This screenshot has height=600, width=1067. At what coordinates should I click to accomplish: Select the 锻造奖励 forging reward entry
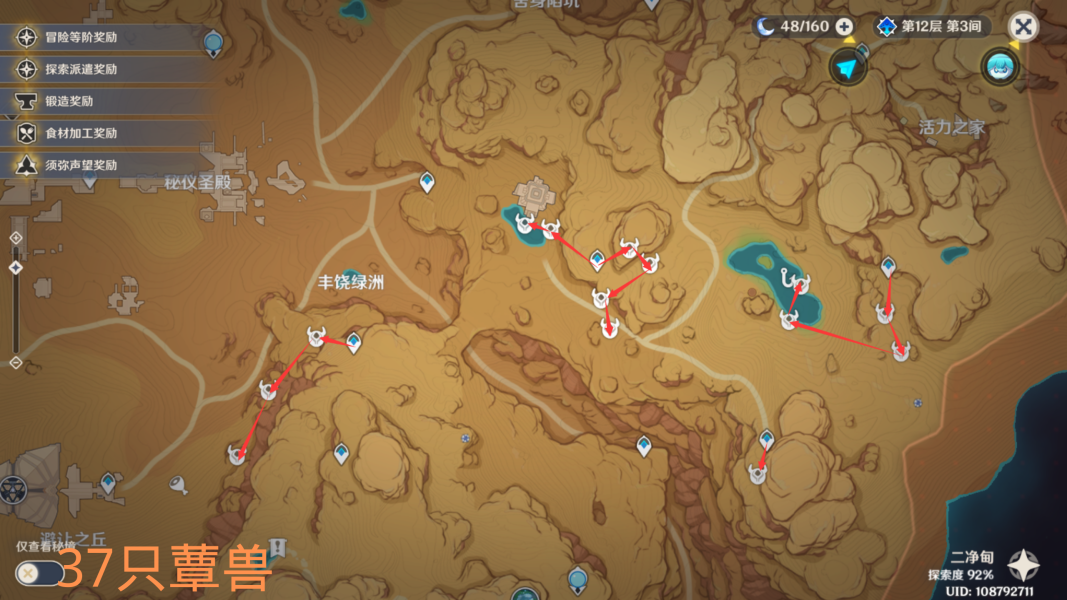(68, 101)
